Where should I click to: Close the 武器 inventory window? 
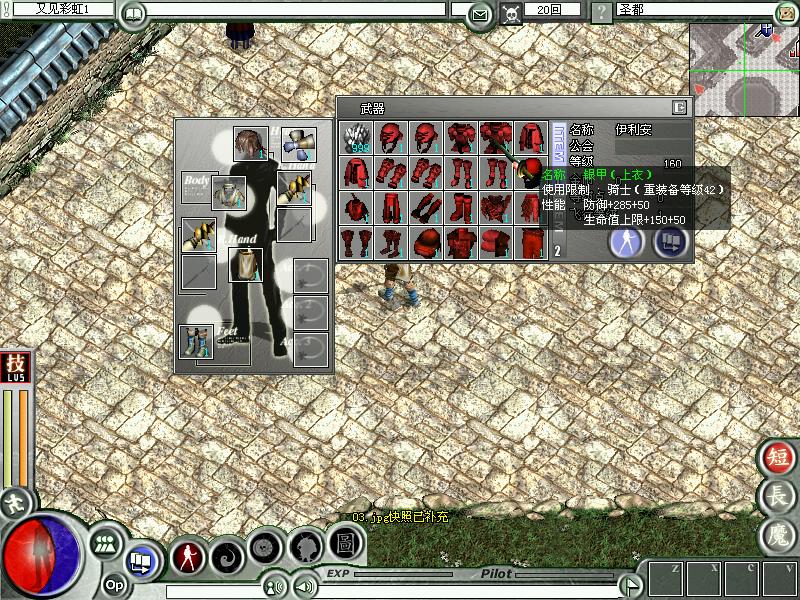[x=680, y=108]
